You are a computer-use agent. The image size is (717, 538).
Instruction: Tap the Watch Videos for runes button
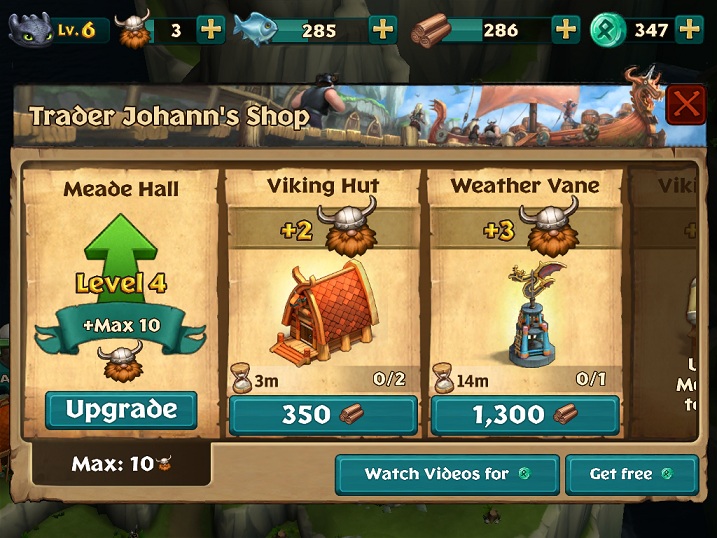446,474
